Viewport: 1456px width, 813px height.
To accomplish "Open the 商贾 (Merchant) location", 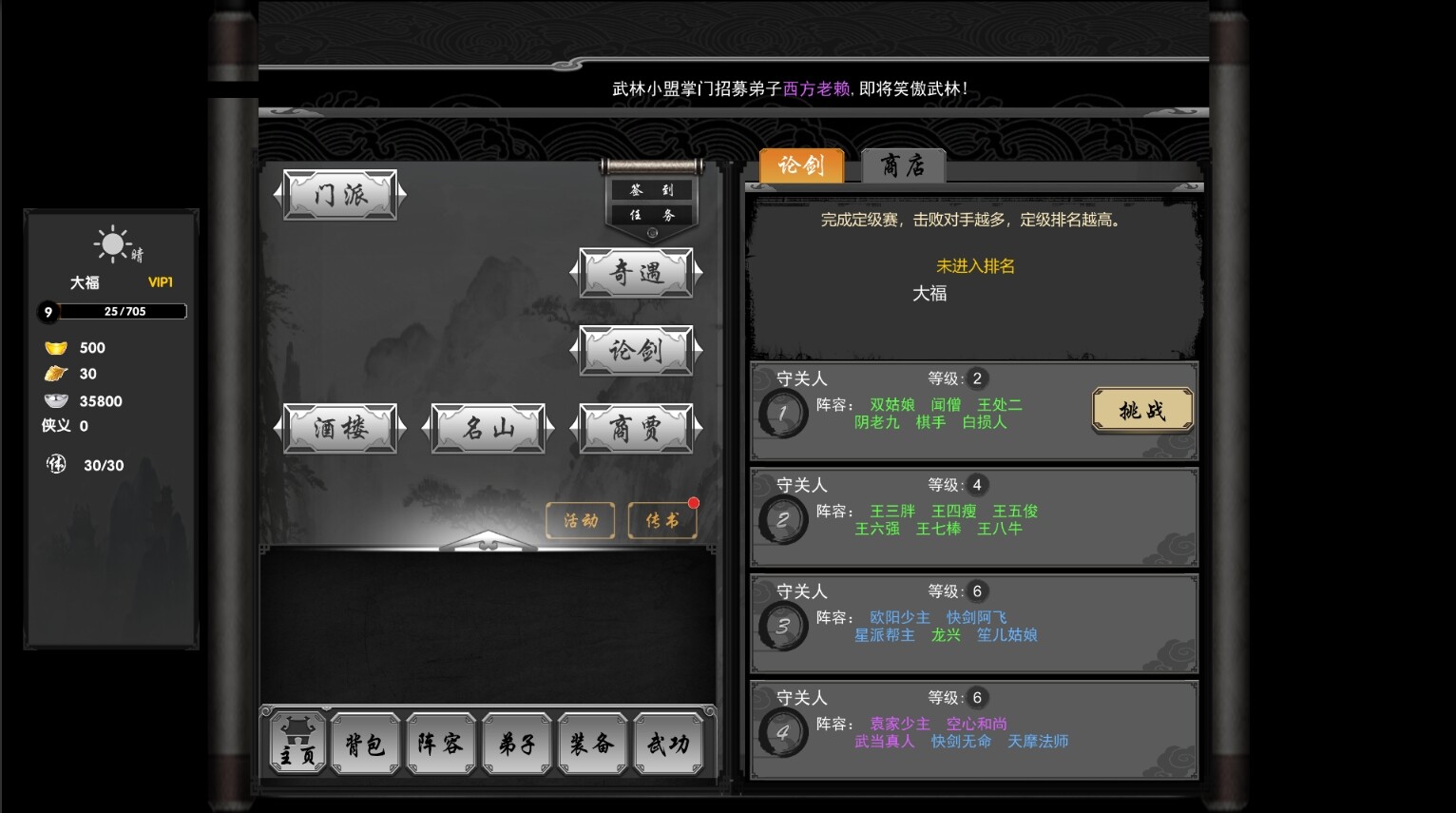I will (x=637, y=428).
